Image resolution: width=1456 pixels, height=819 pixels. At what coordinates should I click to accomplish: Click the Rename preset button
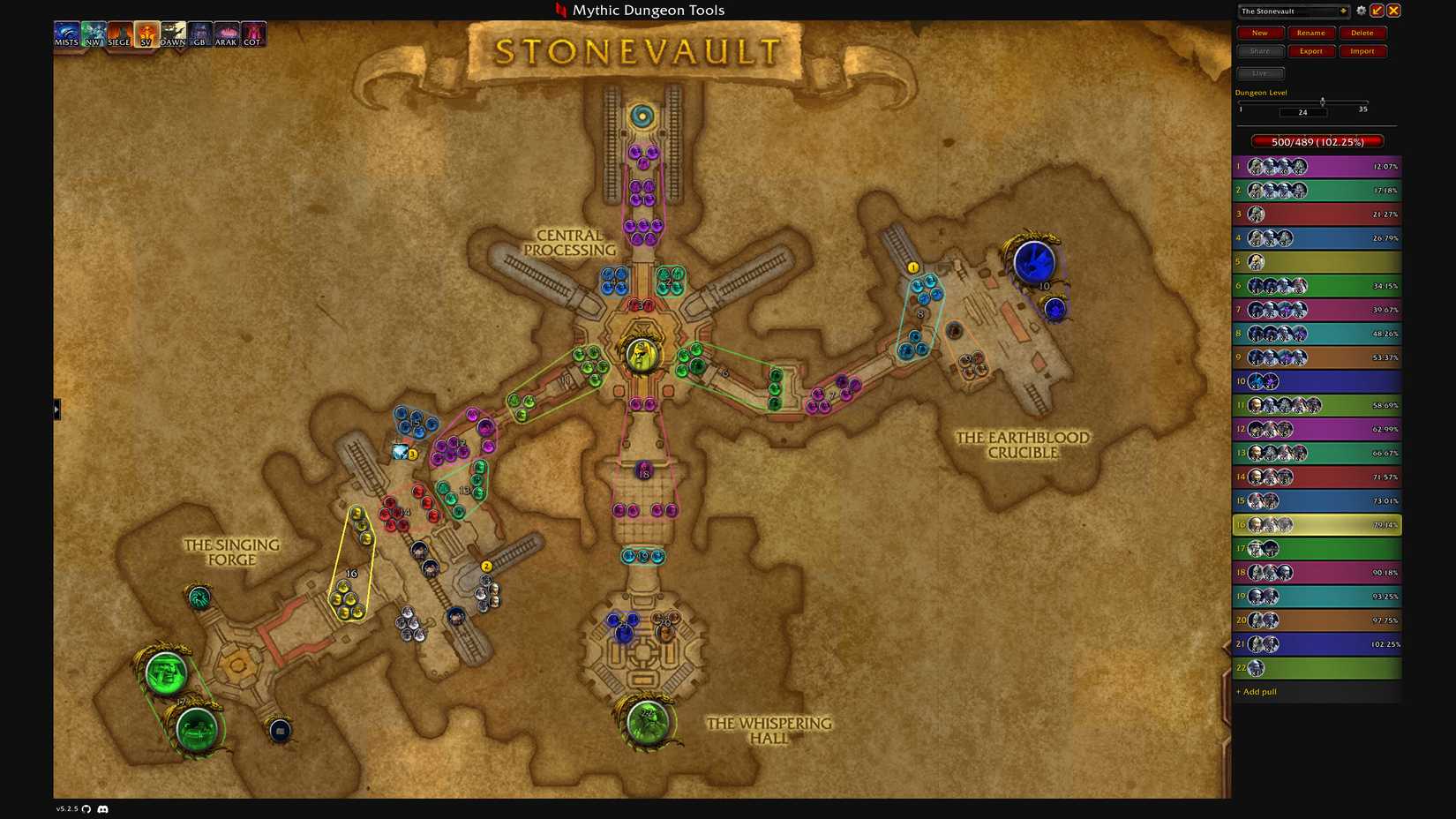pos(1310,32)
